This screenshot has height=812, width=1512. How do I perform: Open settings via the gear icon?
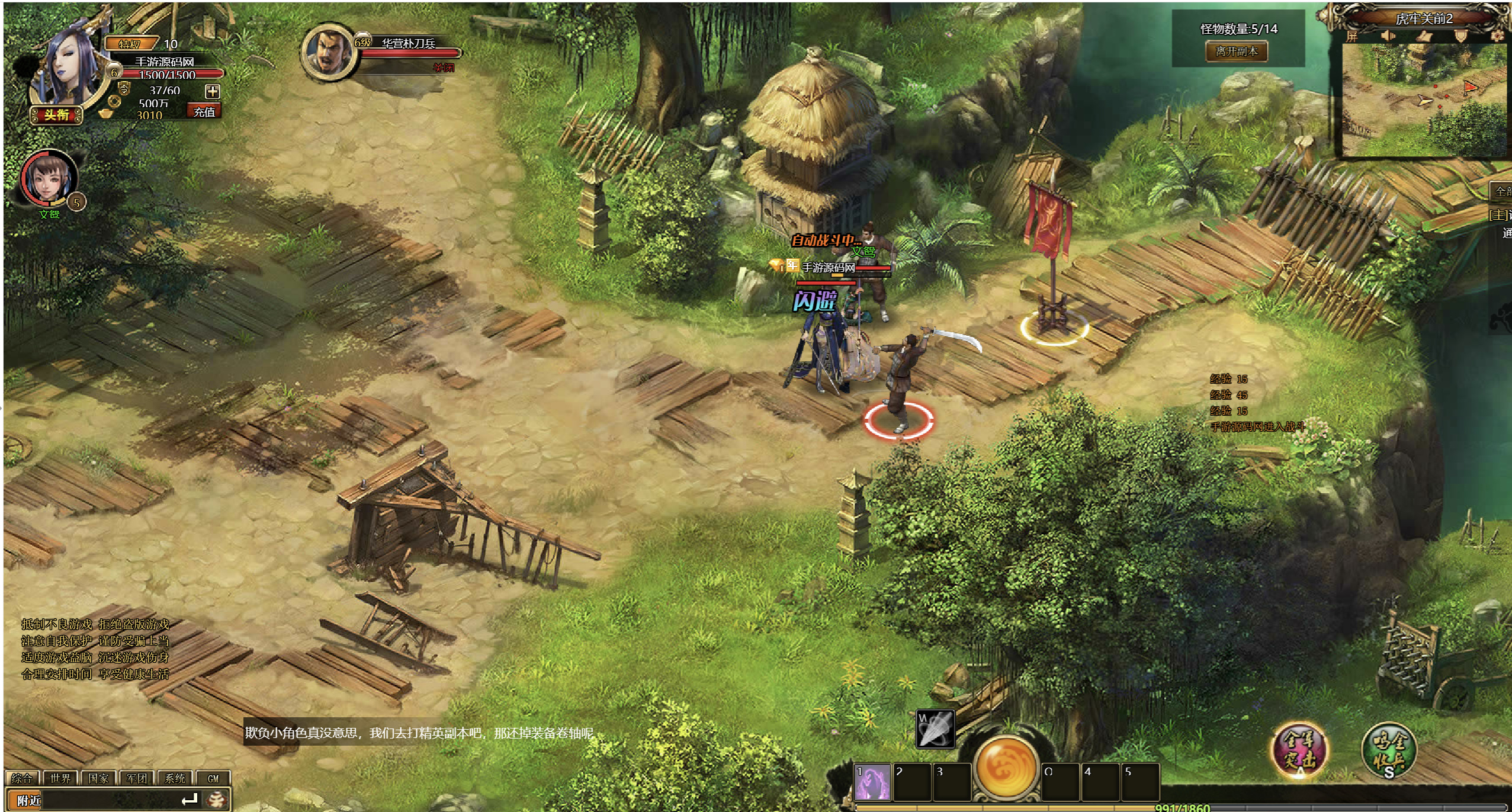tap(1498, 36)
